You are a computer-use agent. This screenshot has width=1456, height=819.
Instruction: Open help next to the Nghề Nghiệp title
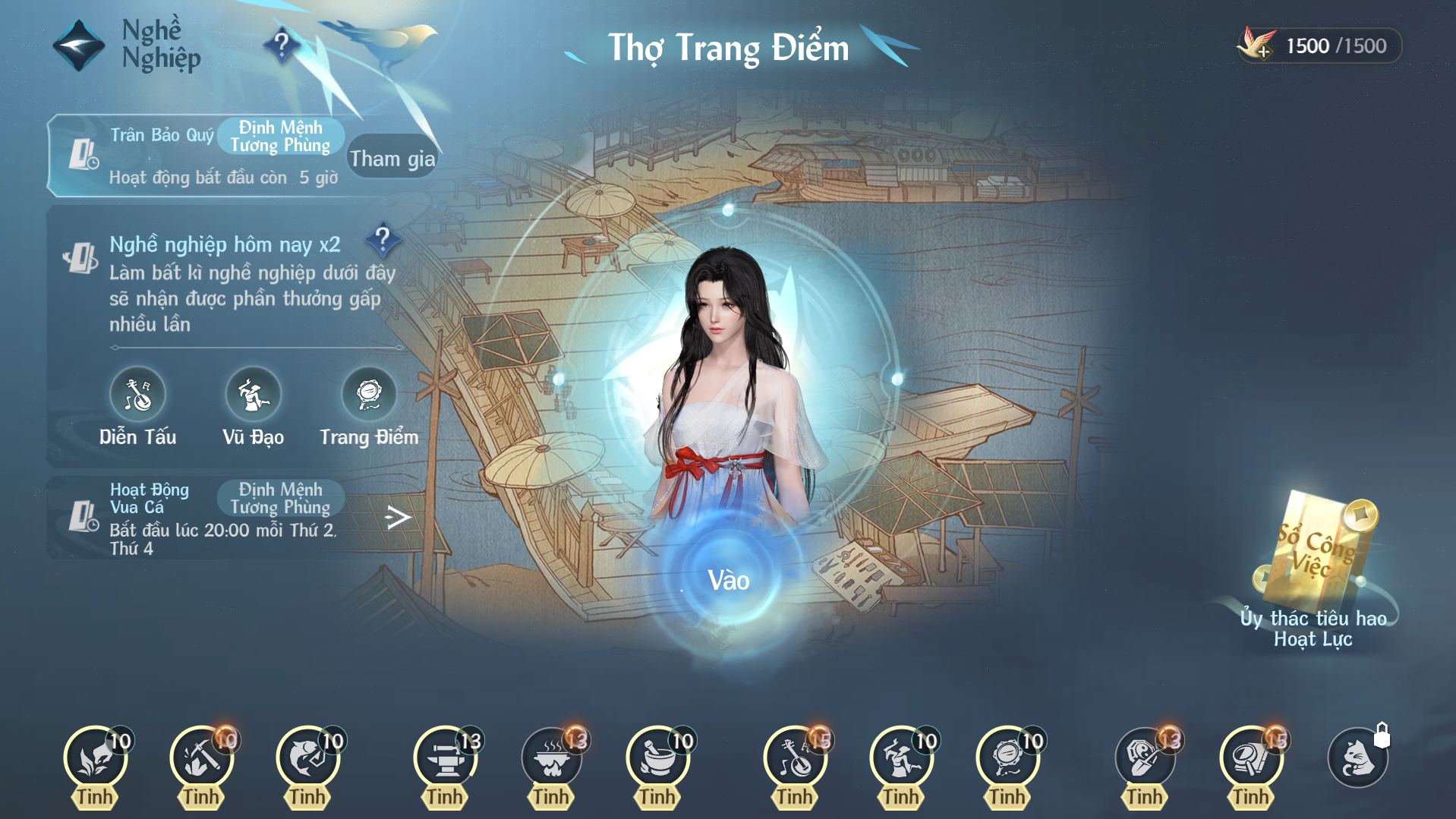[x=282, y=44]
